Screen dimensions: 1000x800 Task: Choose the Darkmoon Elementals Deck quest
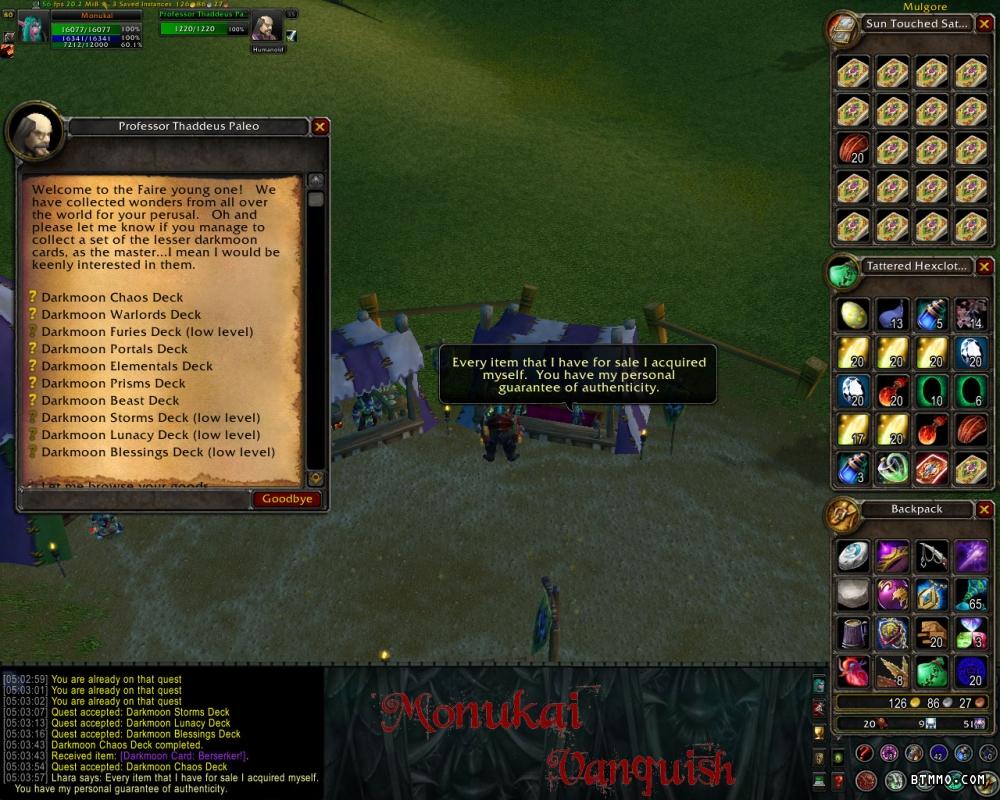pyautogui.click(x=127, y=366)
